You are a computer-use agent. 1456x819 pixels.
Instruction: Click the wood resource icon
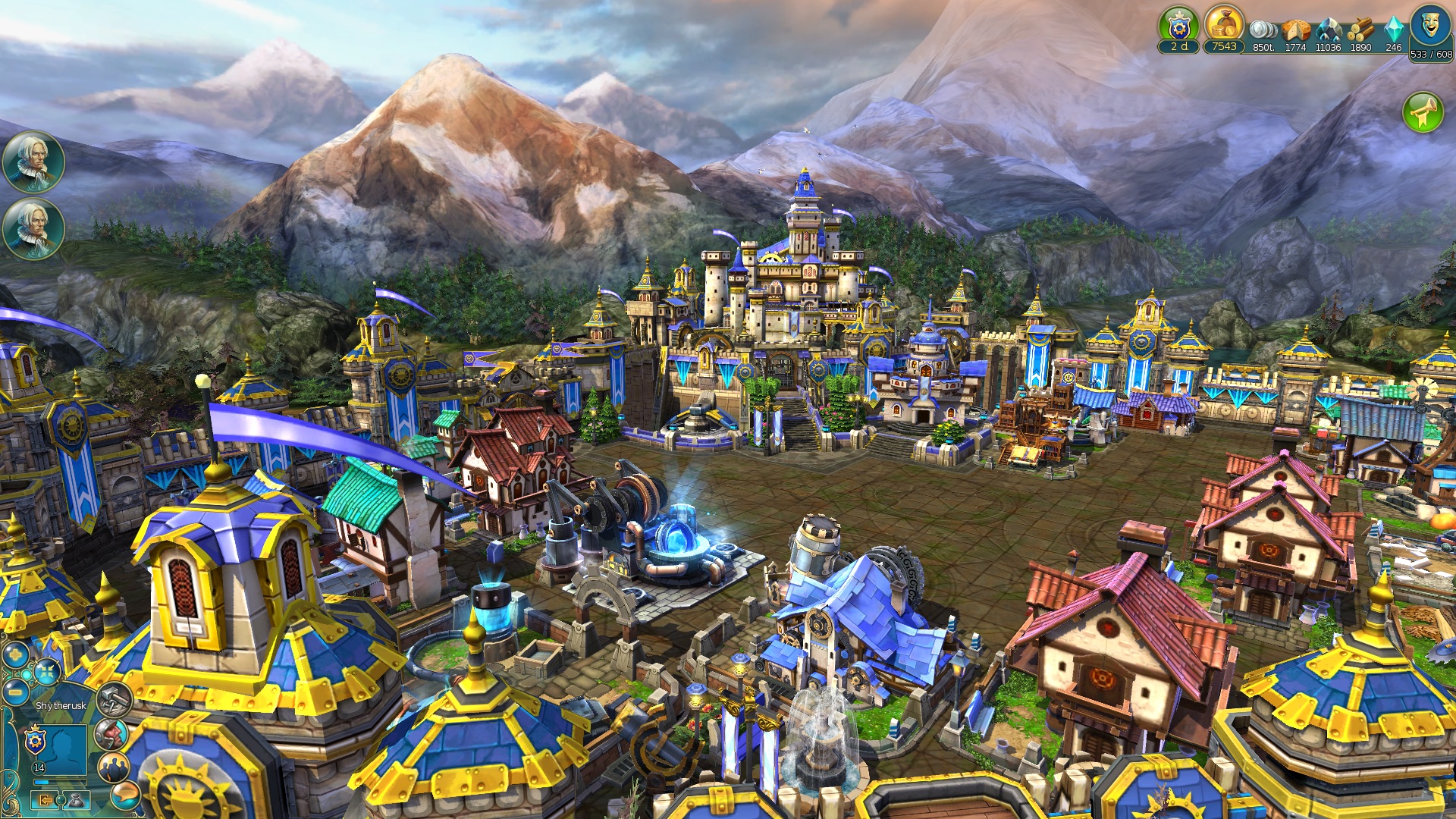click(x=1361, y=29)
